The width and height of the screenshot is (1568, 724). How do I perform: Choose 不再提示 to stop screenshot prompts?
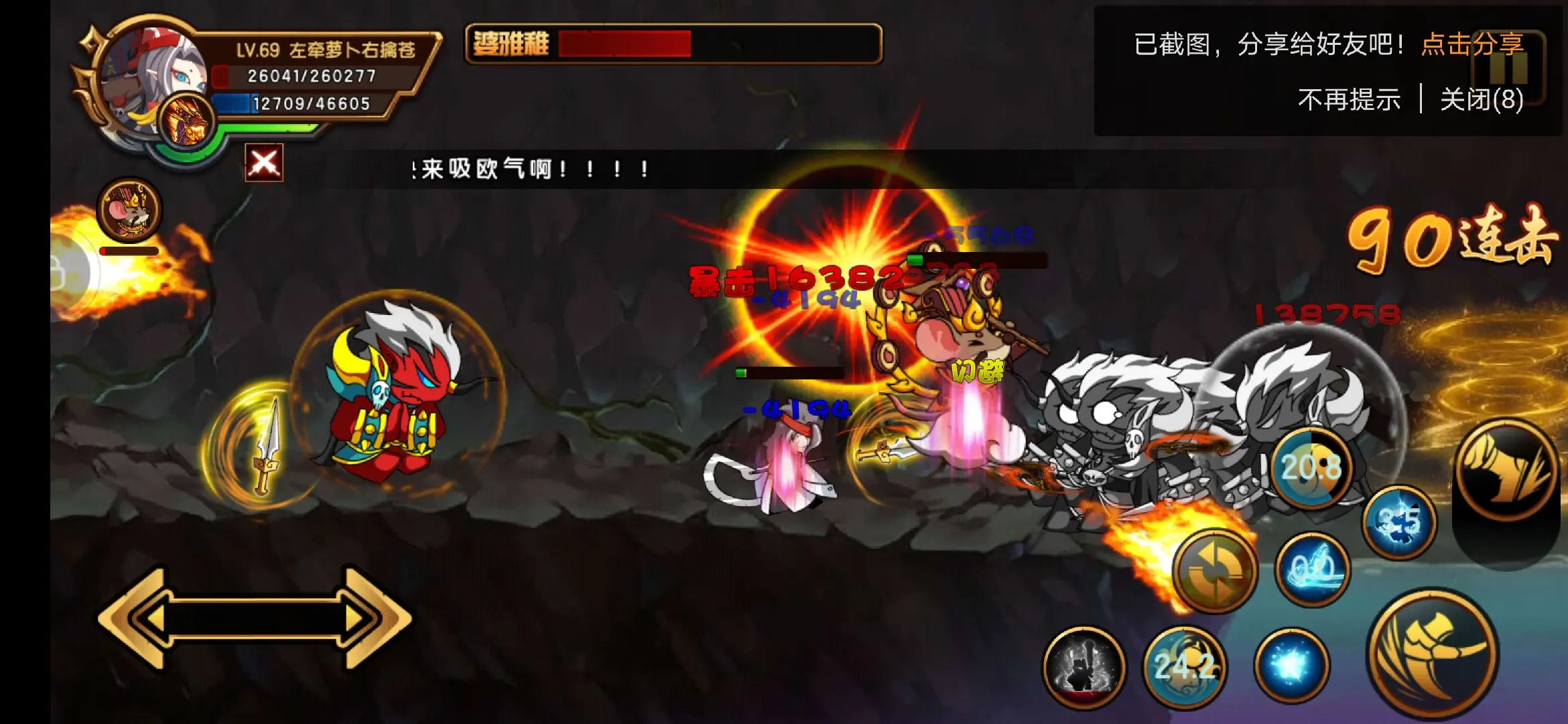tap(1349, 100)
